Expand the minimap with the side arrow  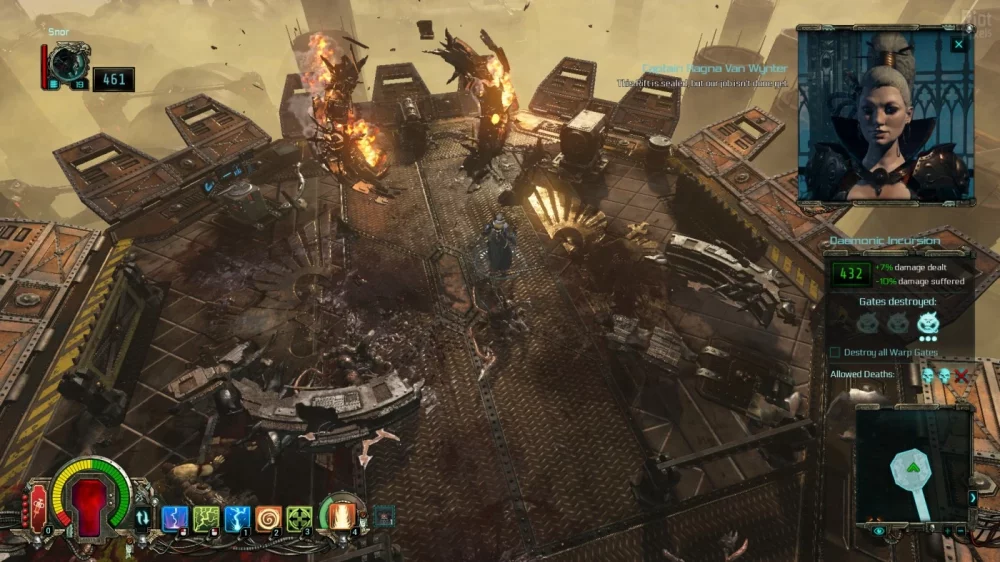click(973, 497)
